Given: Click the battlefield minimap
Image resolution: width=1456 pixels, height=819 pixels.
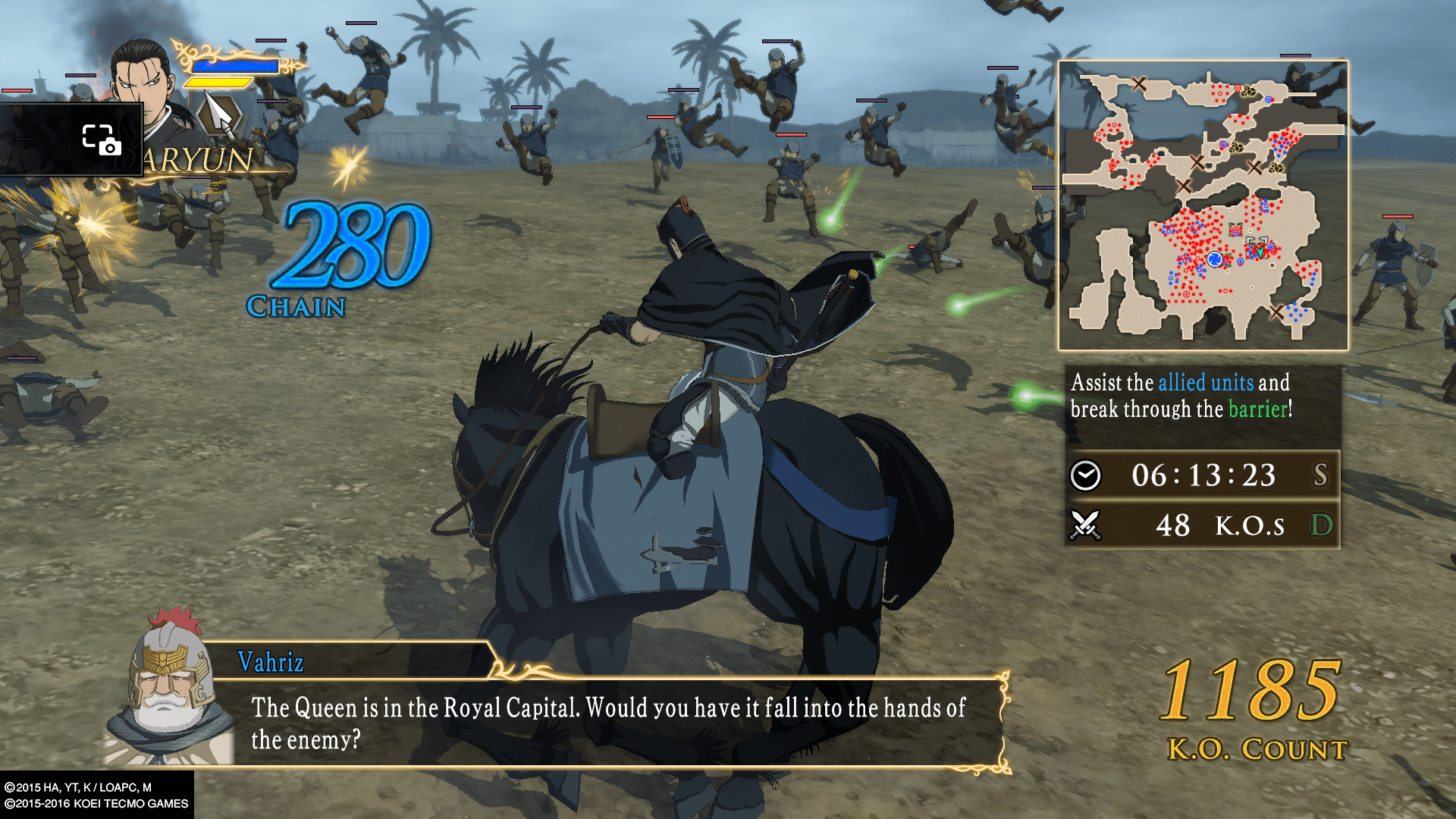Looking at the screenshot, I should coord(1203,206).
